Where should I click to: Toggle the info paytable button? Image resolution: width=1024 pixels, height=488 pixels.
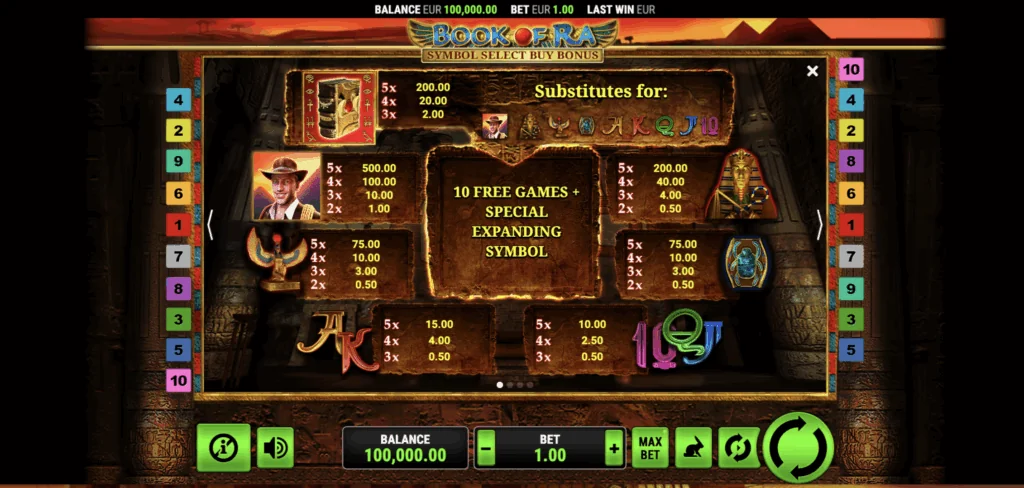(x=223, y=447)
